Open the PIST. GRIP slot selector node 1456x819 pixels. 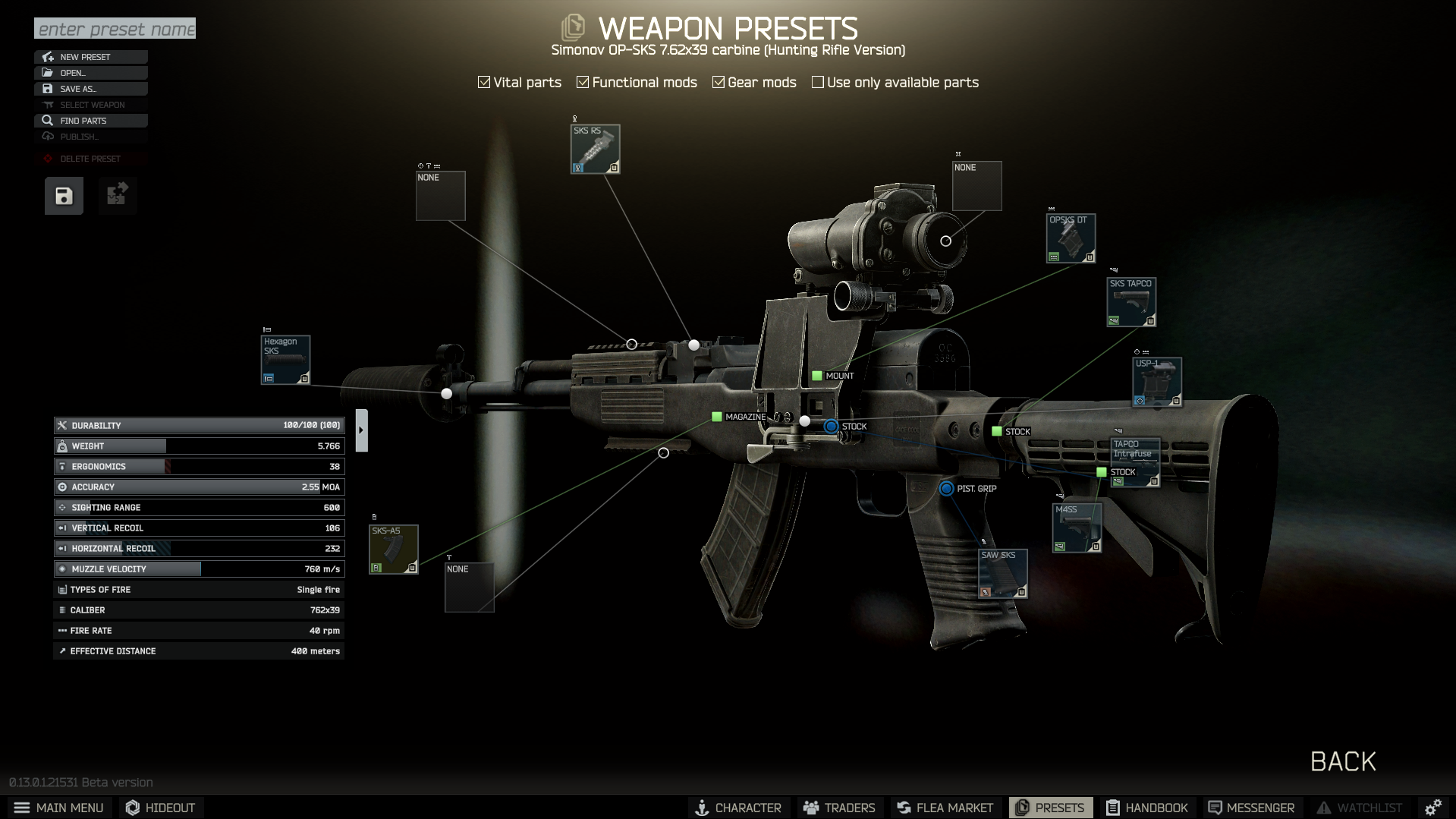946,489
